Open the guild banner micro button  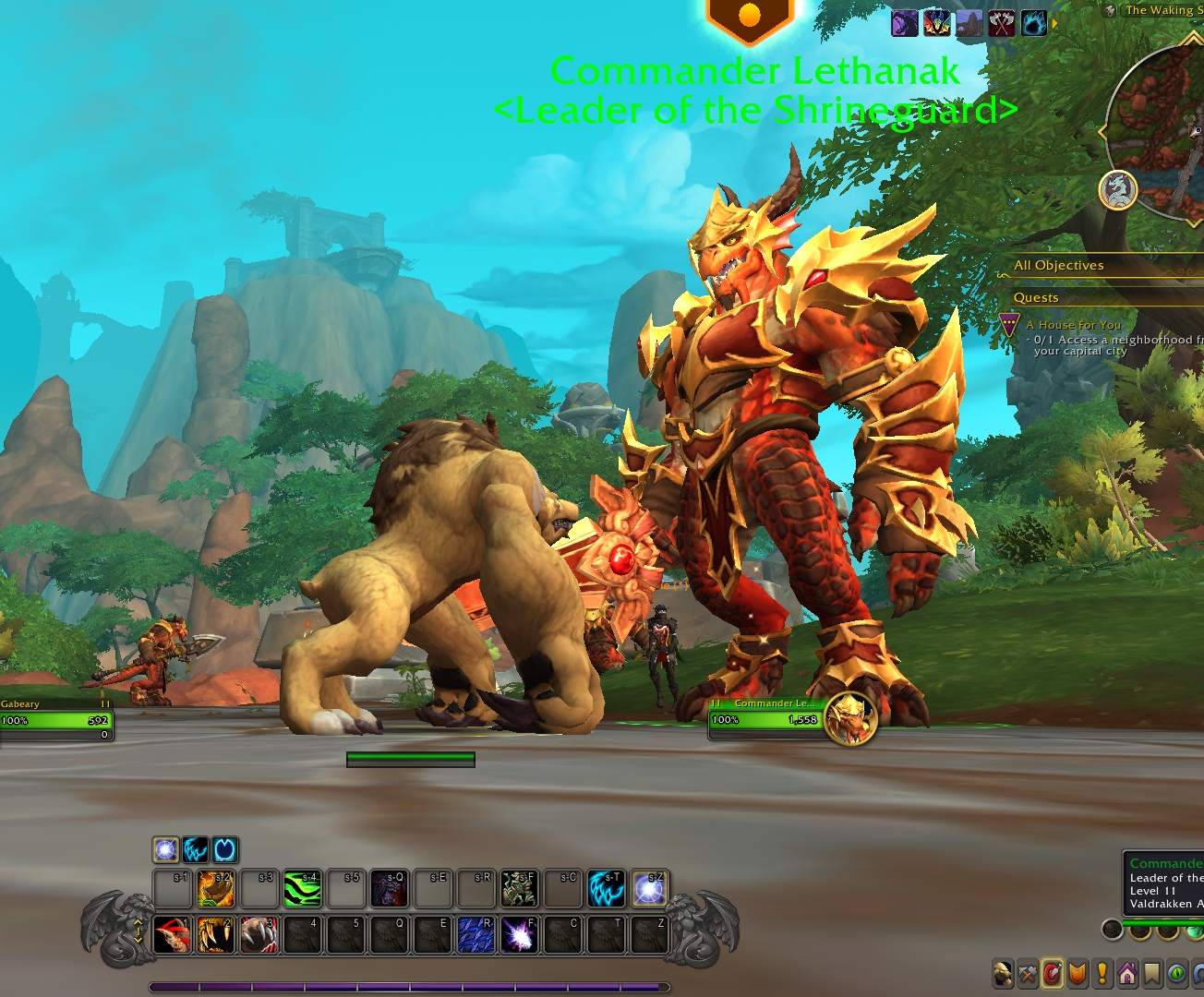1152,973
